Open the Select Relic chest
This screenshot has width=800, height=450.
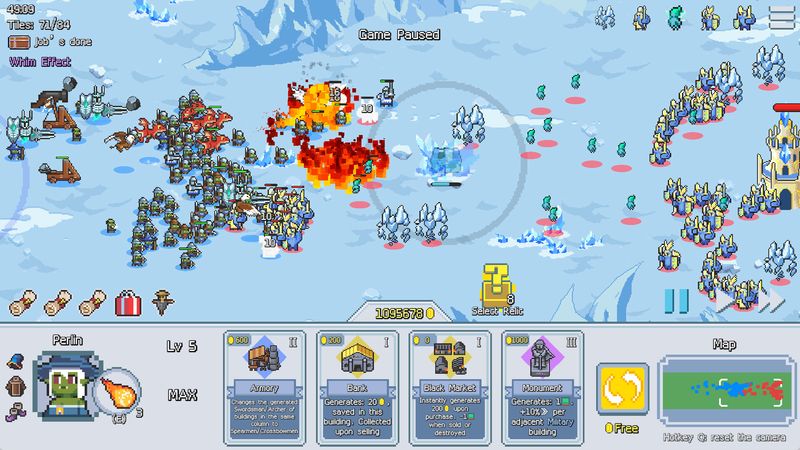pos(492,287)
